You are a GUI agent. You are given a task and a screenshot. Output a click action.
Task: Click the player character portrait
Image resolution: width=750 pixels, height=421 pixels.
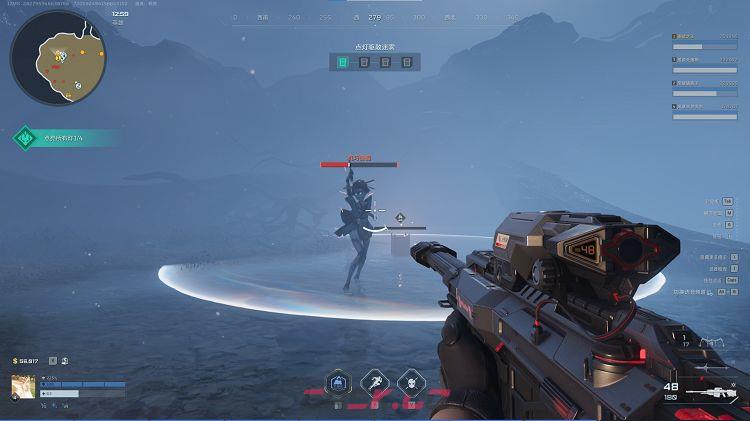(23, 386)
